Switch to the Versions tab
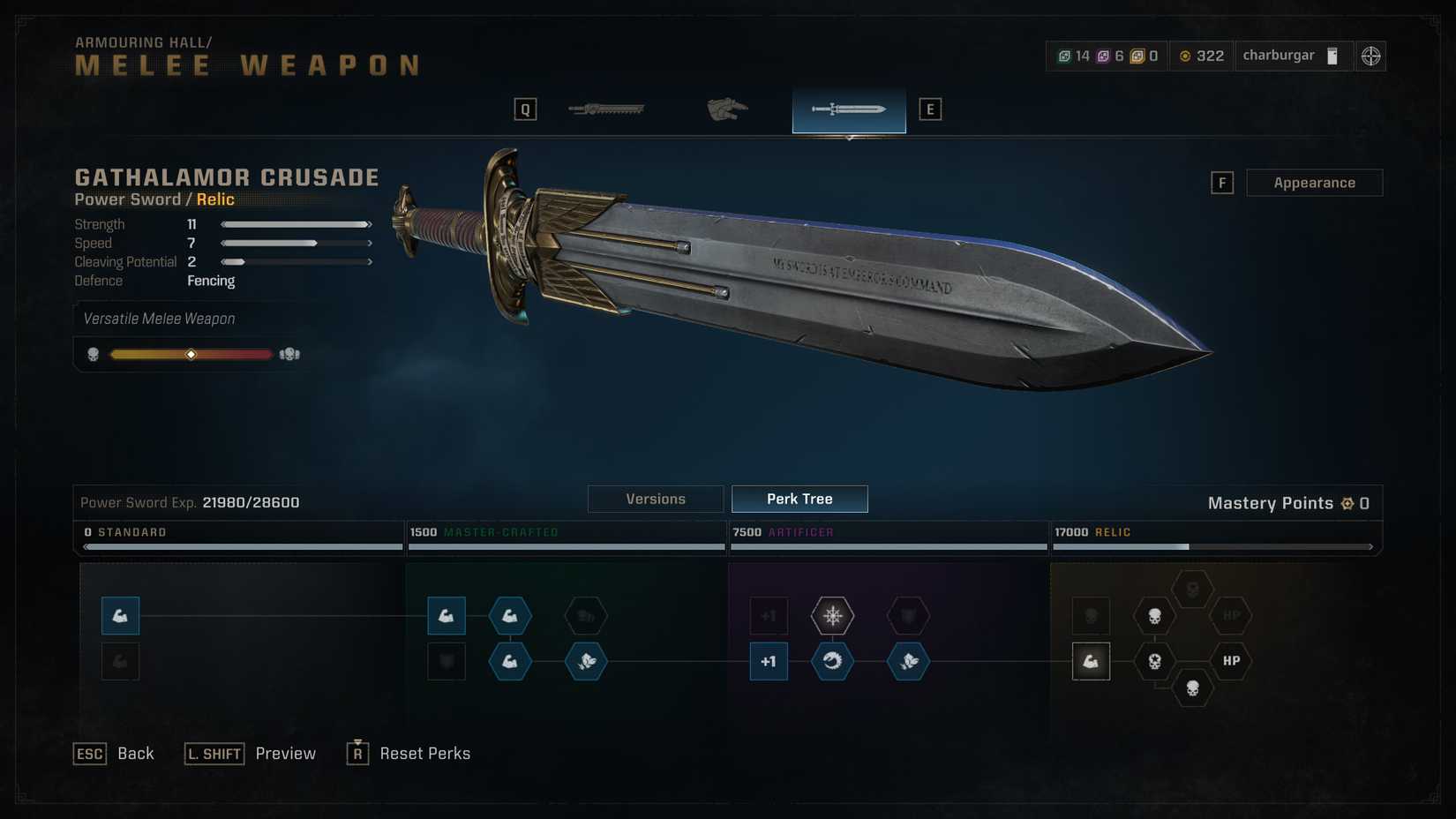This screenshot has width=1456, height=819. pyautogui.click(x=655, y=499)
